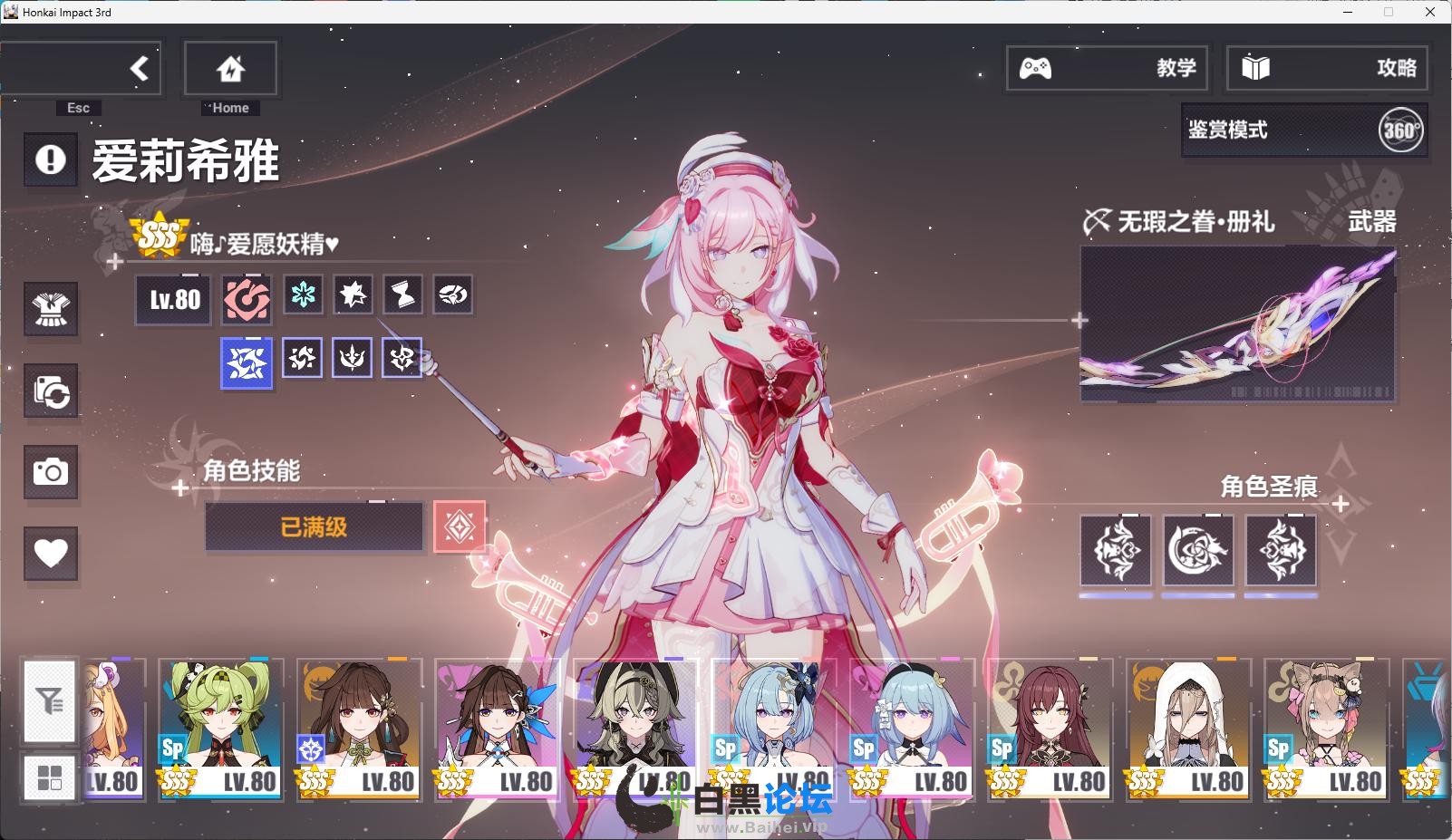Go back with the arrow button
The height and width of the screenshot is (840, 1452).
pyautogui.click(x=138, y=68)
